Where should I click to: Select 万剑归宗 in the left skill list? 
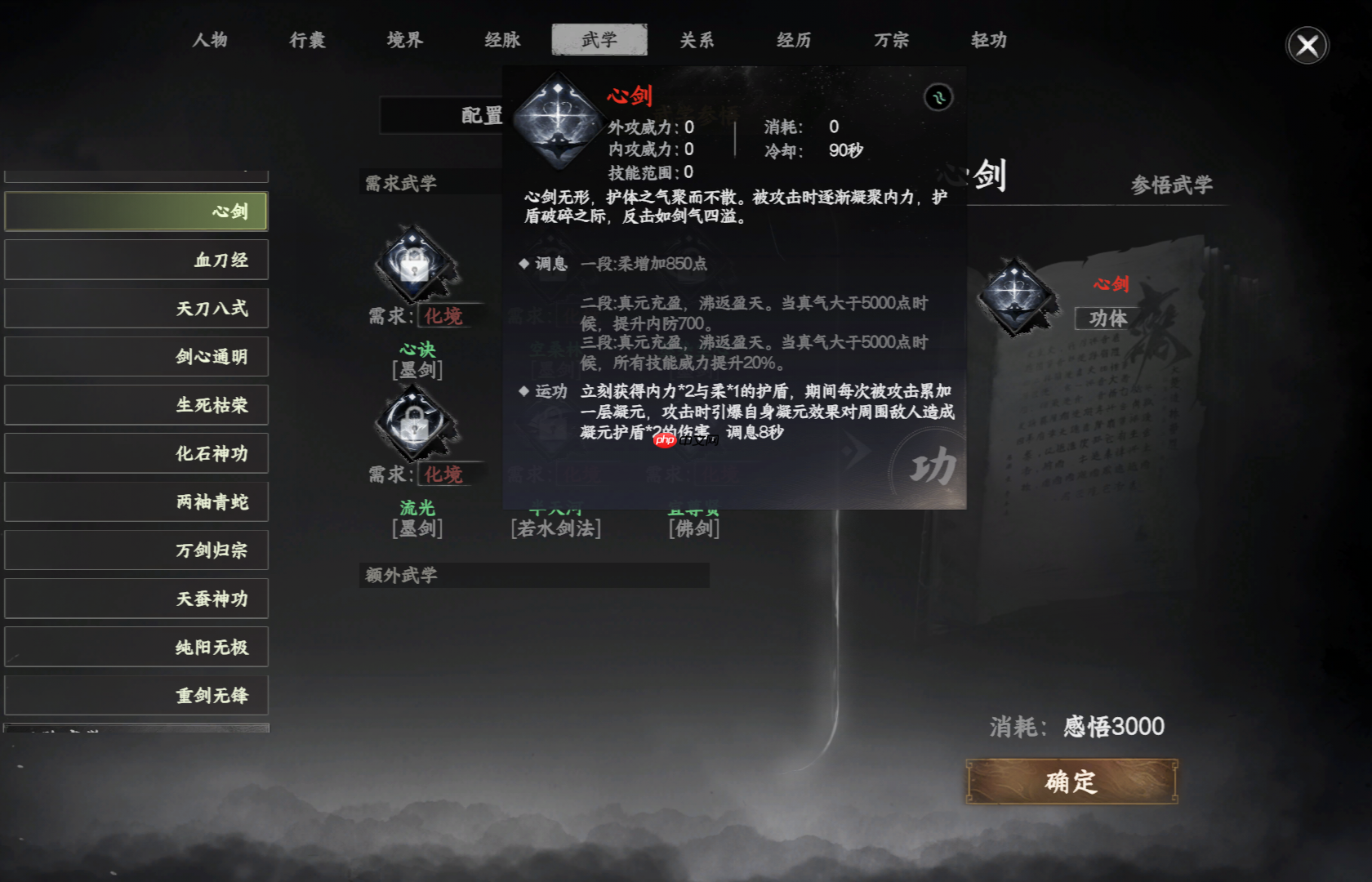[x=136, y=550]
